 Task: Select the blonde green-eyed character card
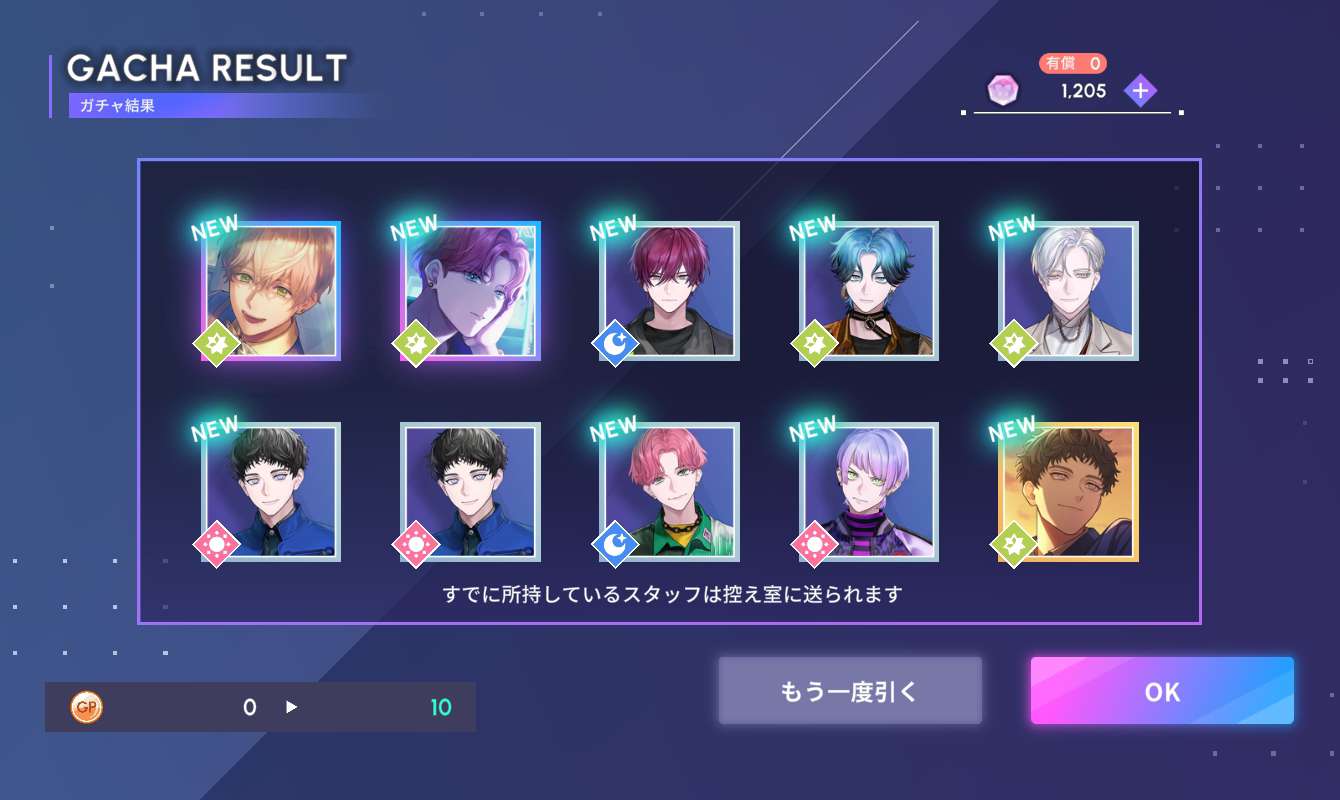271,291
